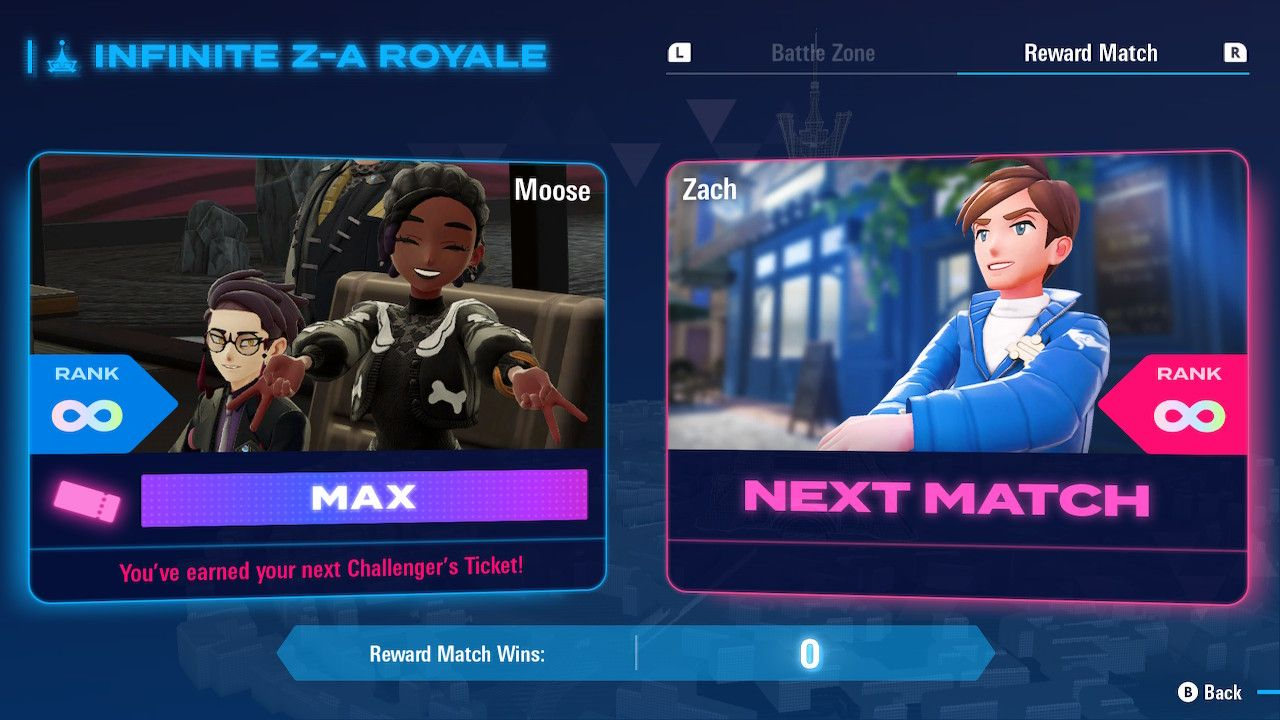1280x720 pixels.
Task: Select the Reward Match tab
Action: [1090, 53]
